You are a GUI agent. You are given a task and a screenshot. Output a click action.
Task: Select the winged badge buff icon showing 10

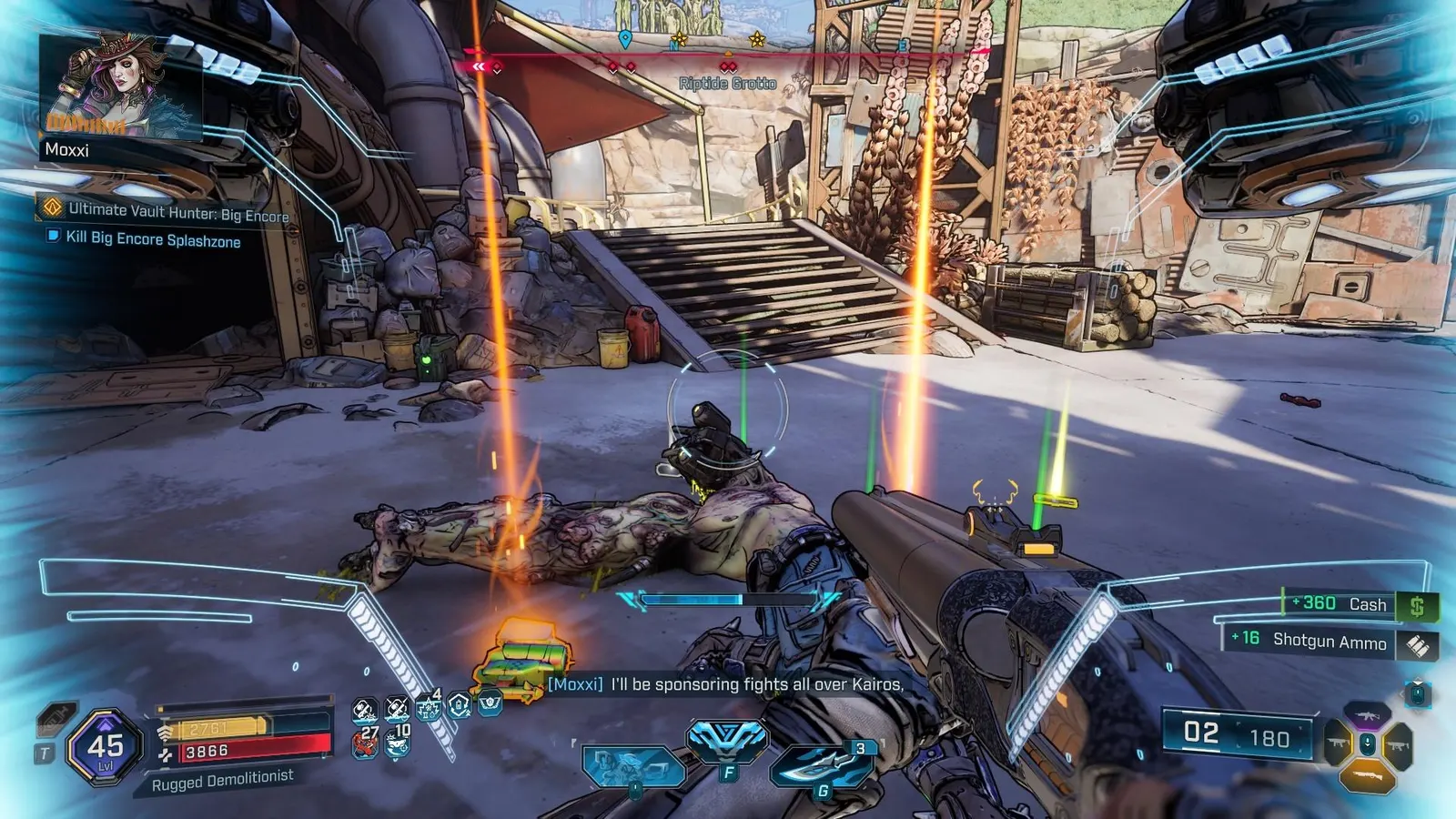397,744
